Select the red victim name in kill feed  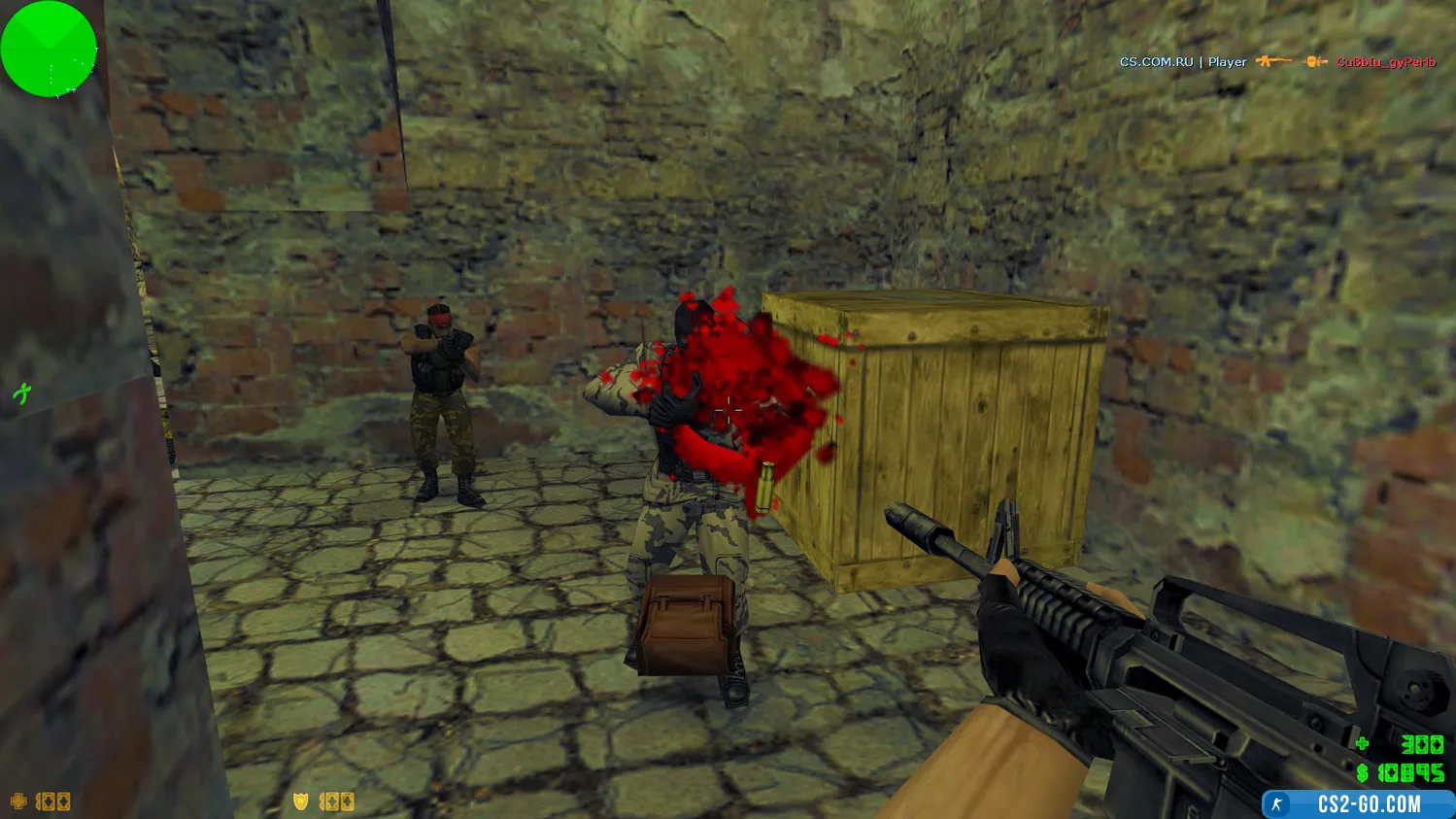(1385, 62)
